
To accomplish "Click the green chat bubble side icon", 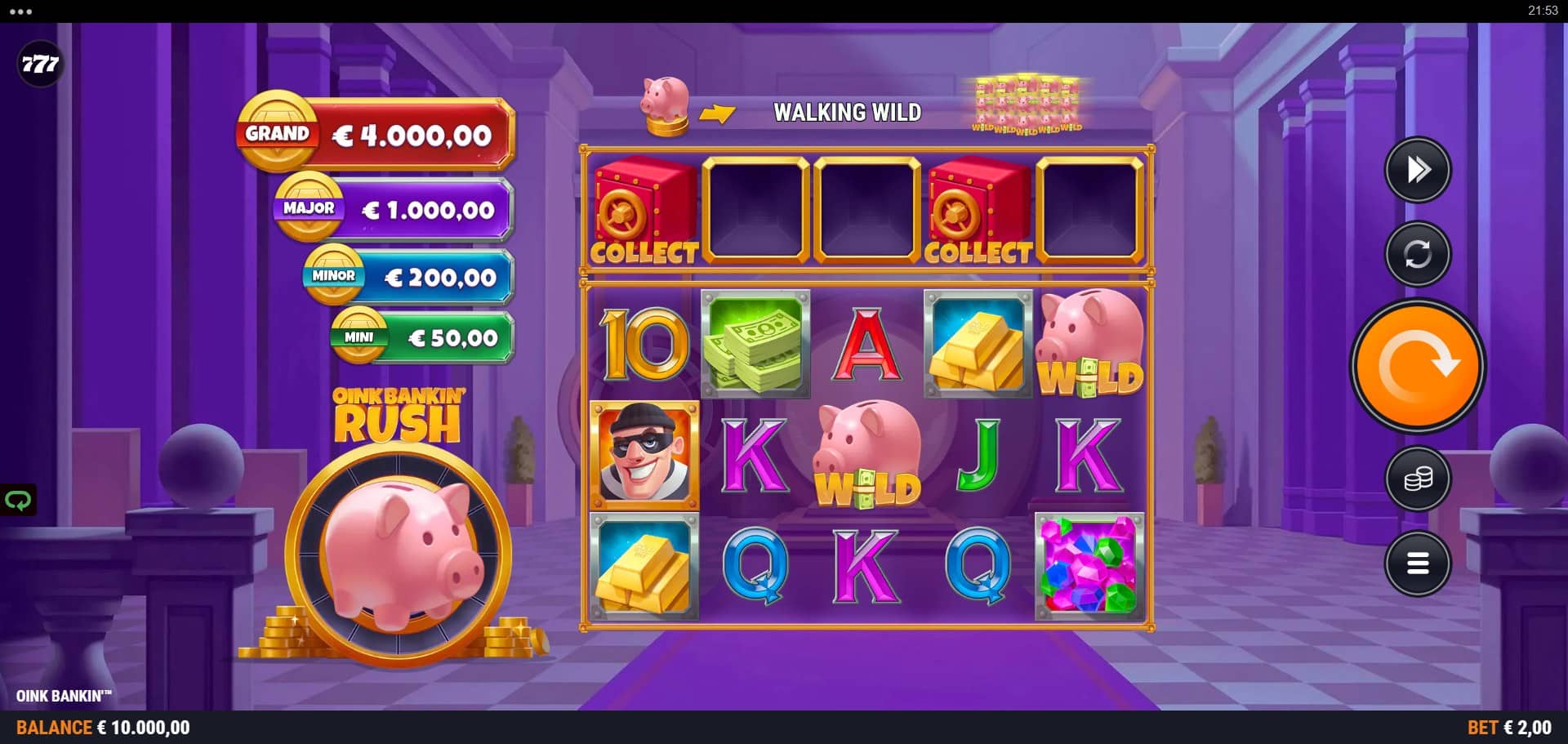I will 18,500.
